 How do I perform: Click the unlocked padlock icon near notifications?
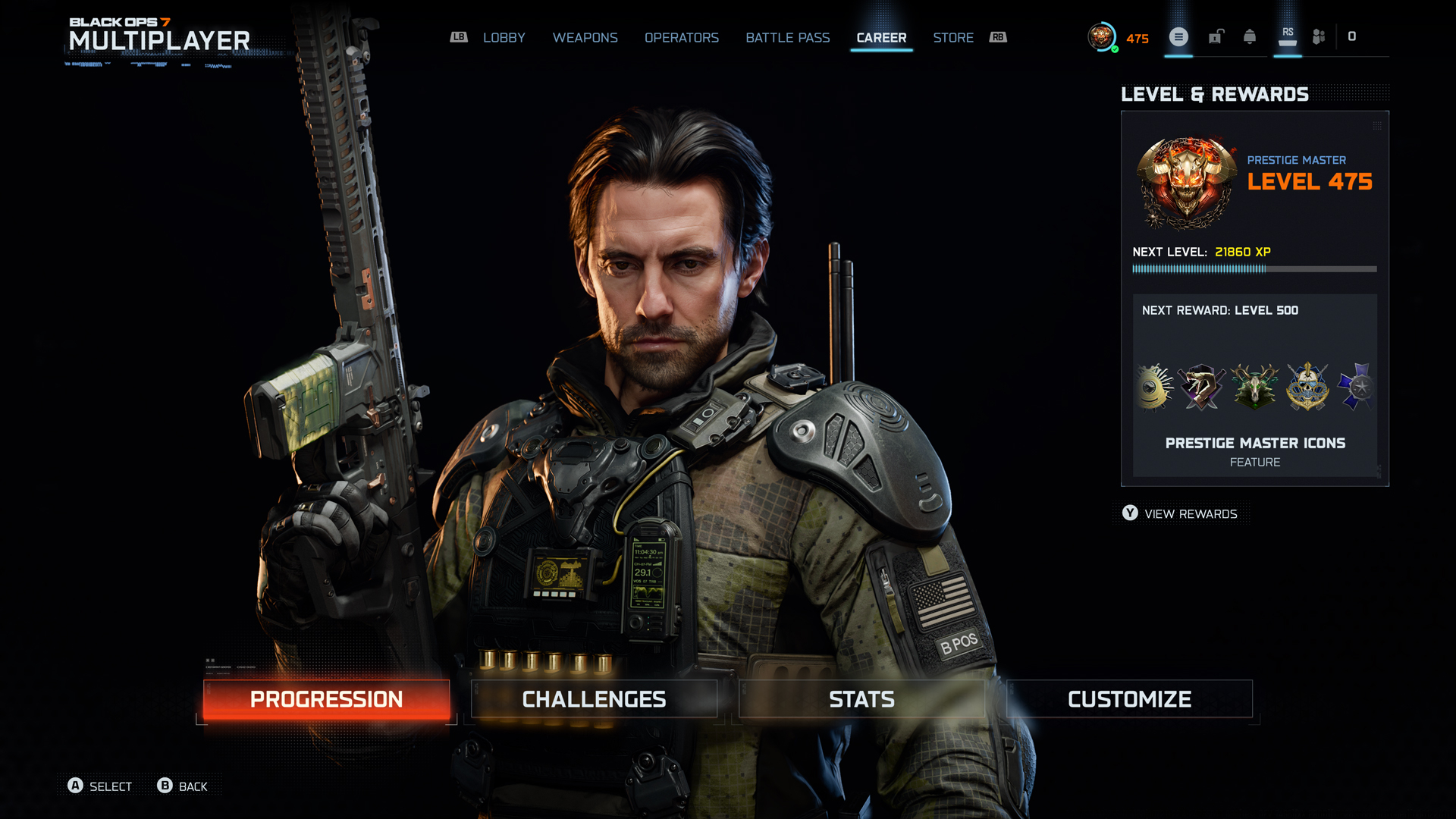pyautogui.click(x=1216, y=36)
